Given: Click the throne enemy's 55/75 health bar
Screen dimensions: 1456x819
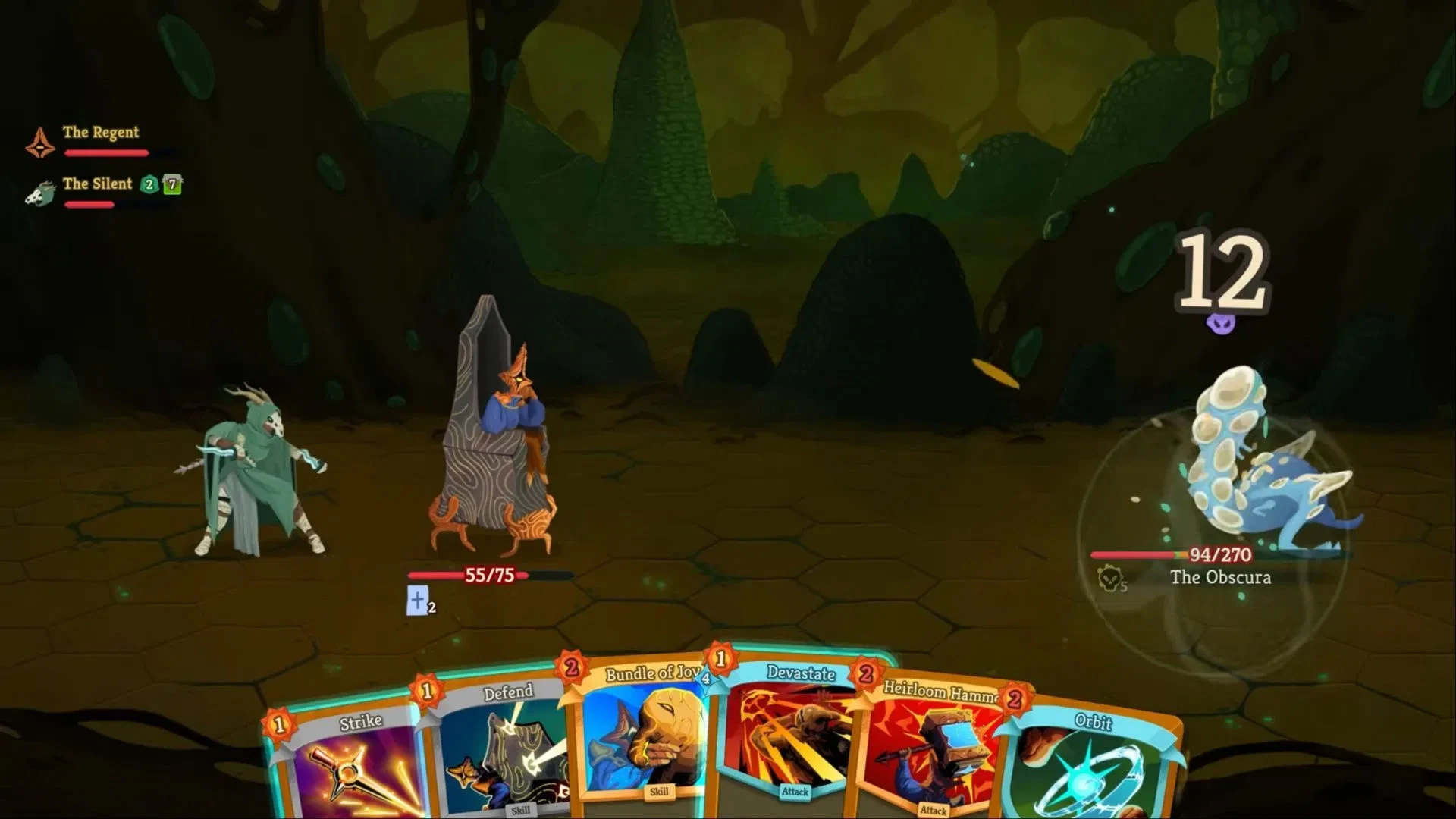Looking at the screenshot, I should coord(489,576).
